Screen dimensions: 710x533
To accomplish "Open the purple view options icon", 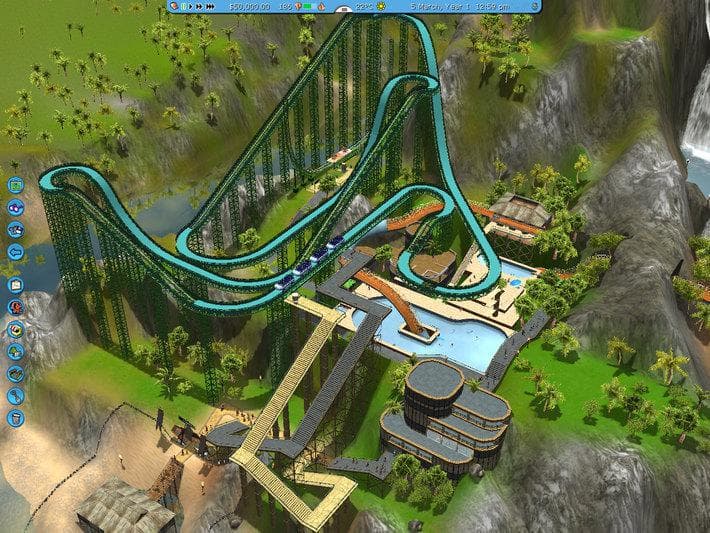I will (x=15, y=208).
